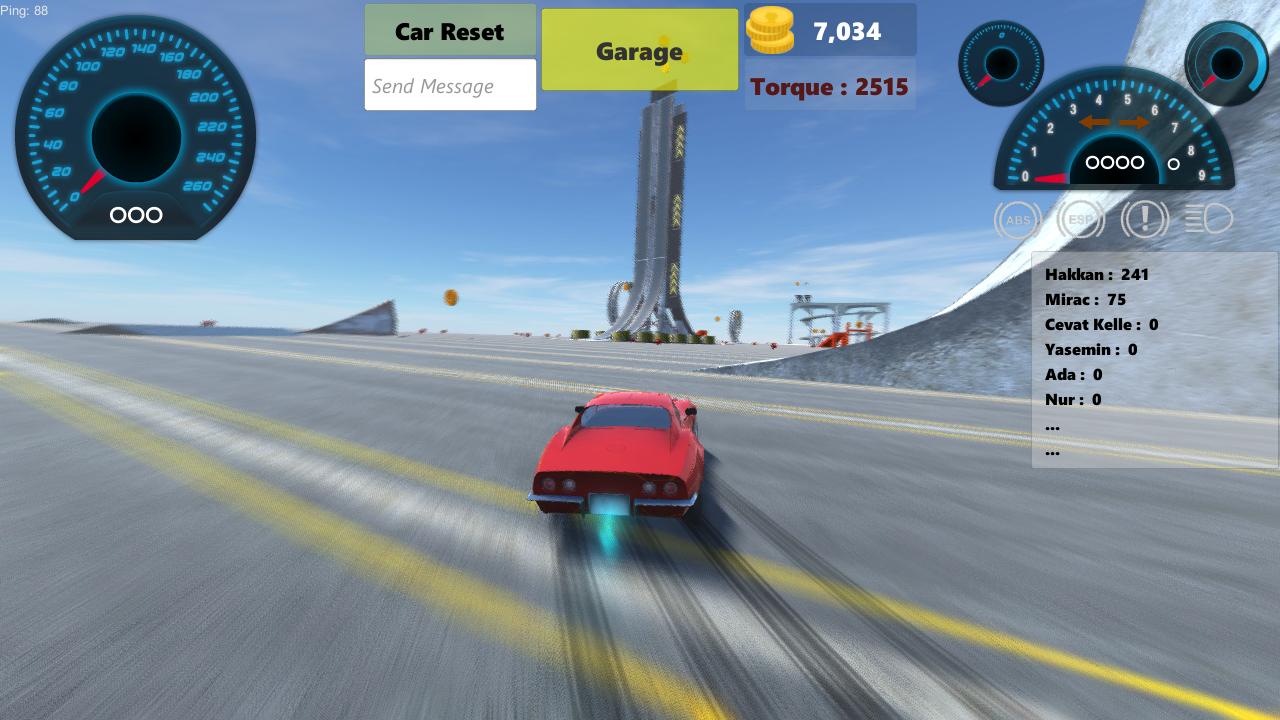Click the Send Message text field
The image size is (1280, 720).
450,85
